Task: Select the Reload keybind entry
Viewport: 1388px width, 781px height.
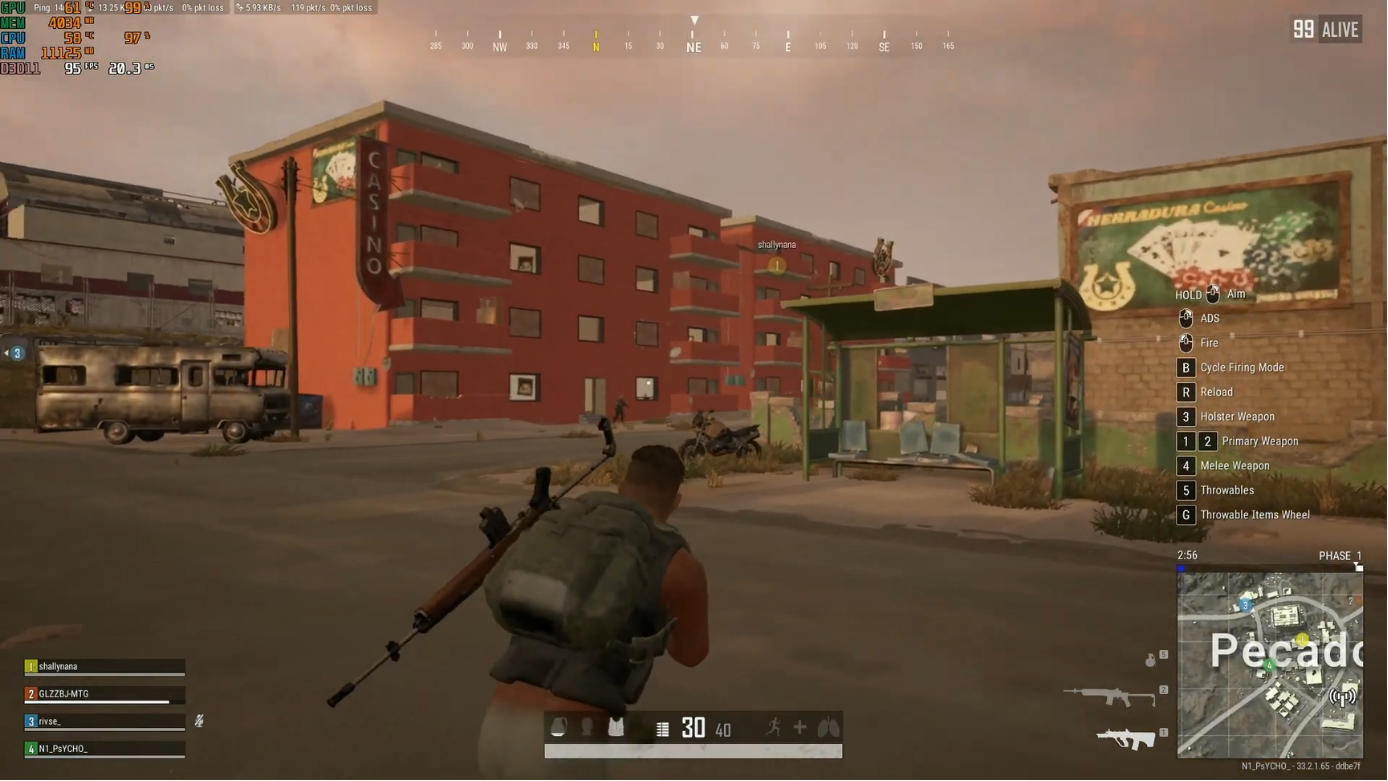Action: 1214,392
